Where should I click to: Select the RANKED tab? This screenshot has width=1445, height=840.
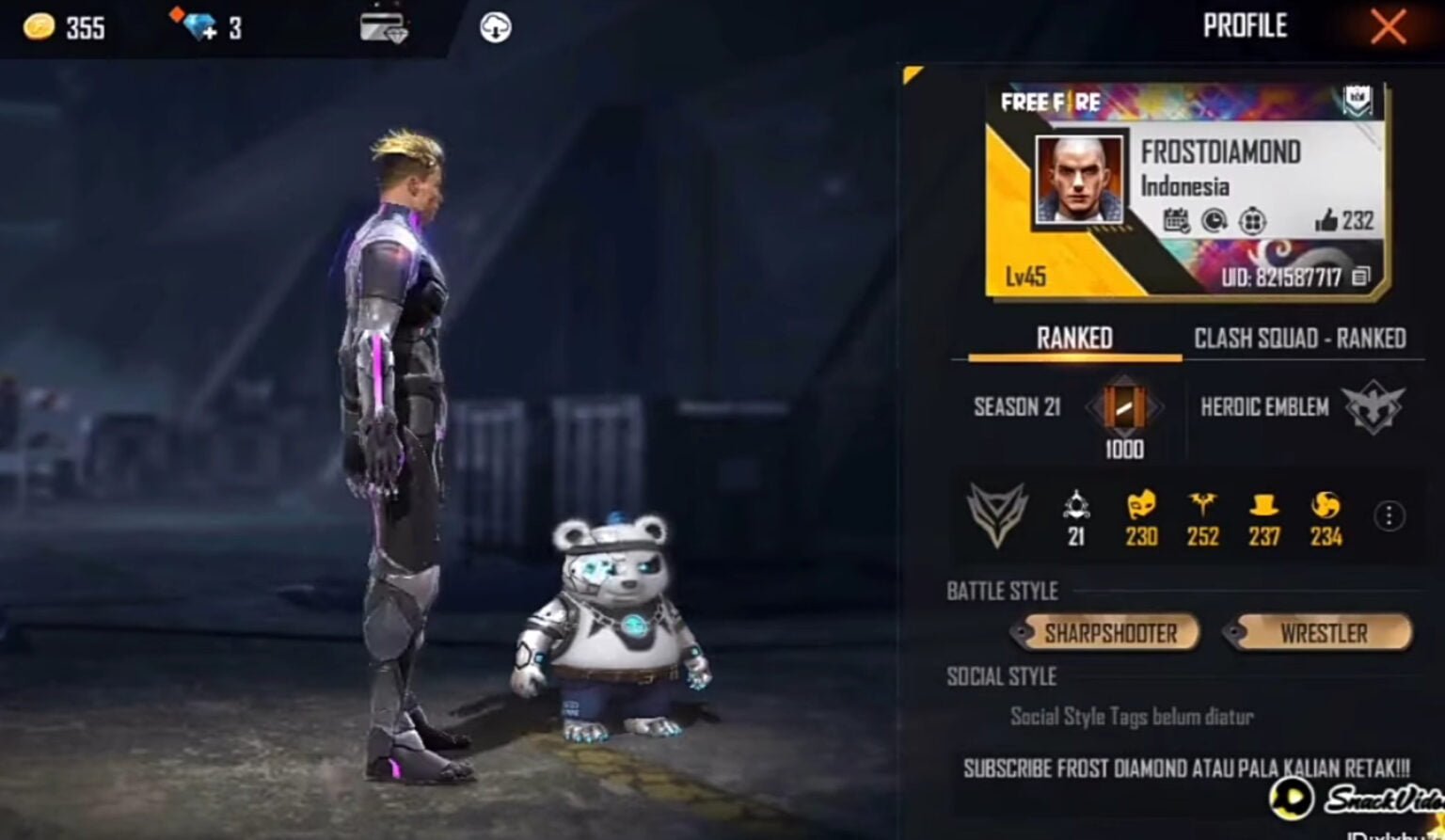(x=1072, y=339)
